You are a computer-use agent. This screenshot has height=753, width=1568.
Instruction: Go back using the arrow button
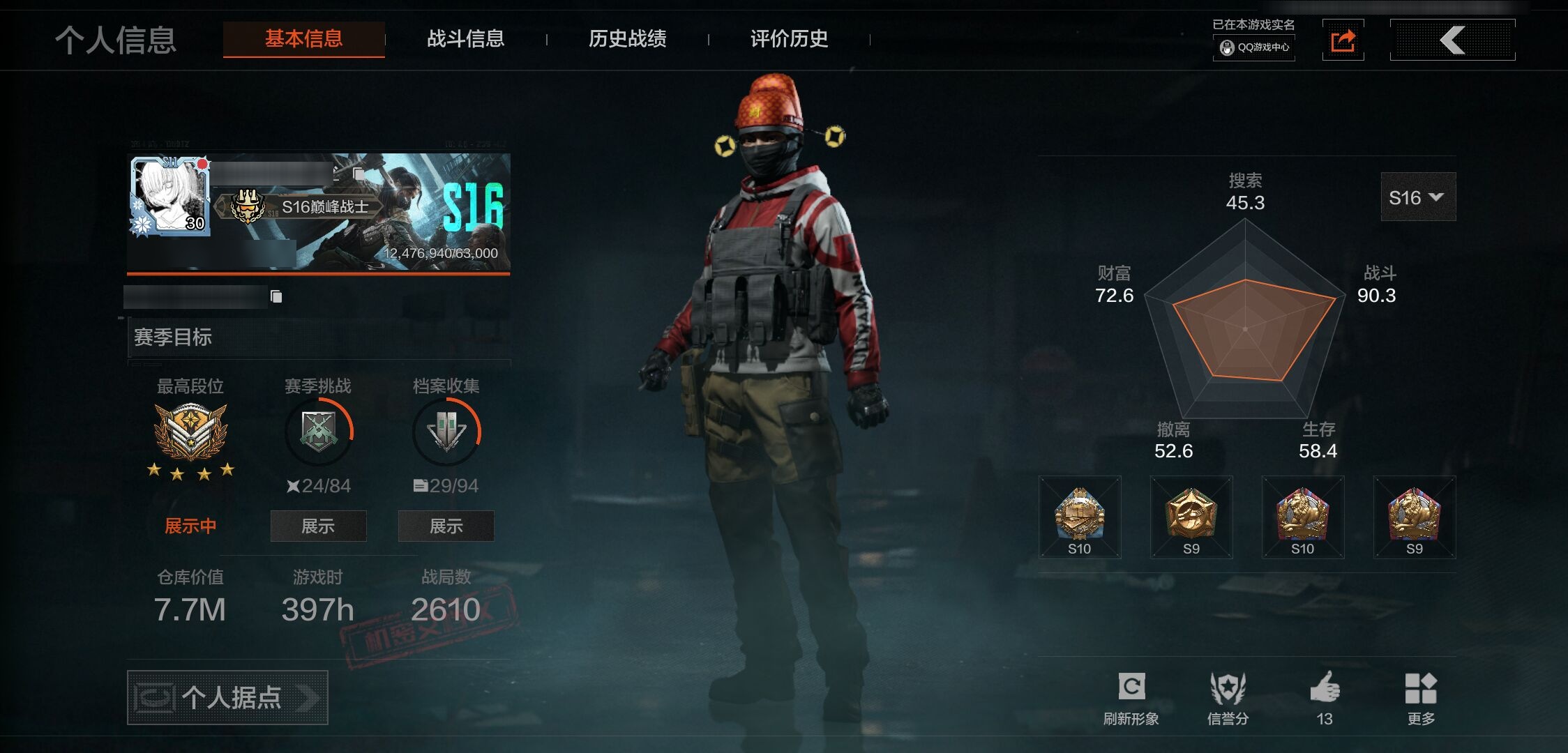point(1452,40)
